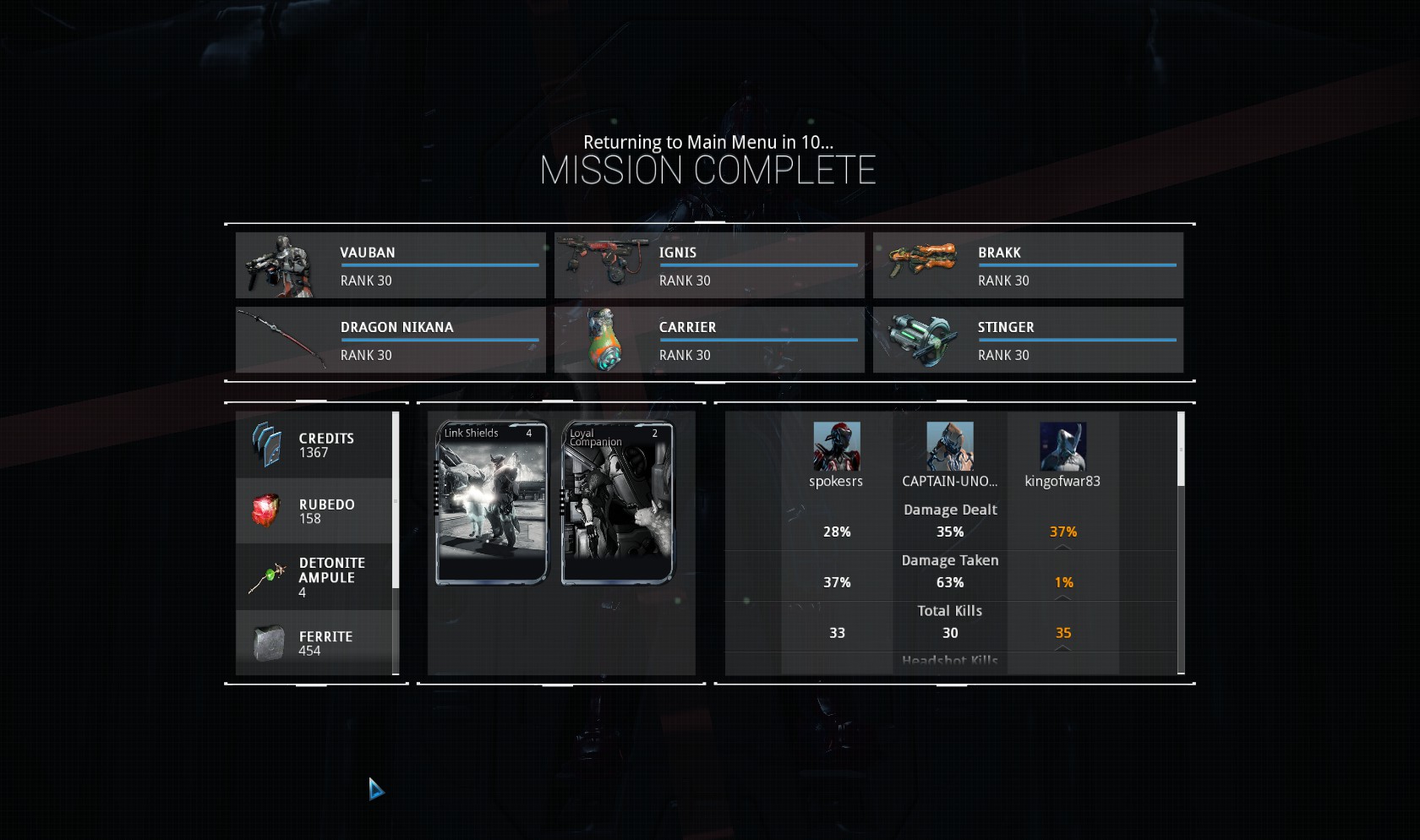Click spokesrs player avatar

coord(836,446)
